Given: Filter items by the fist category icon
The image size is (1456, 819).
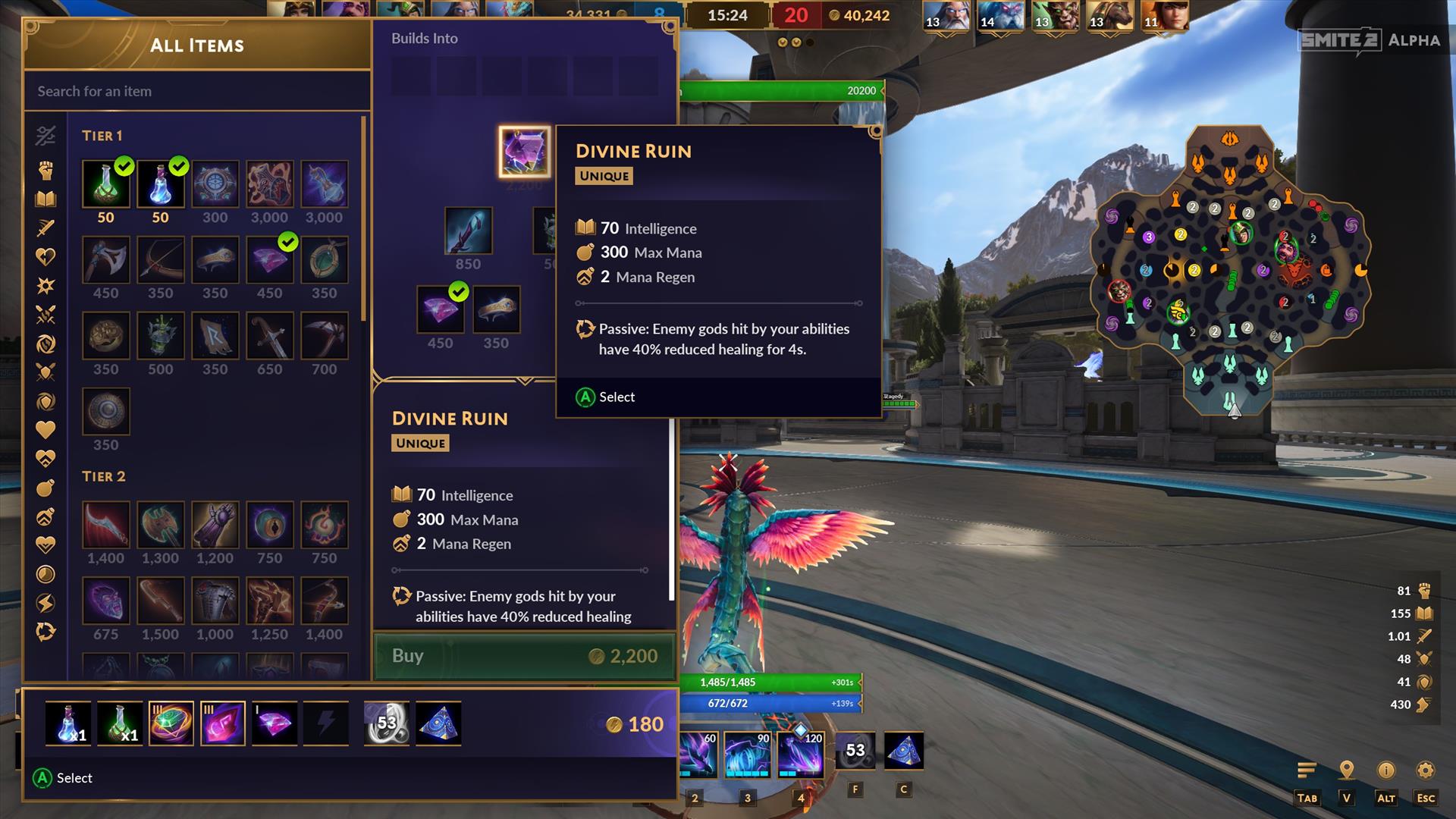Looking at the screenshot, I should tap(45, 170).
